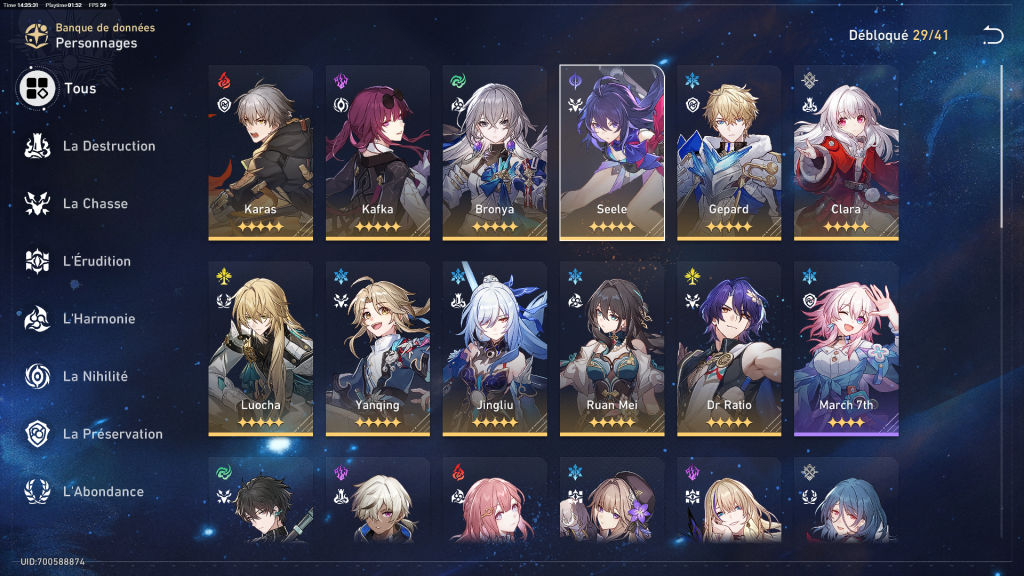Choose the Bronya character card
Screen dimensions: 1024x576
[x=494, y=152]
